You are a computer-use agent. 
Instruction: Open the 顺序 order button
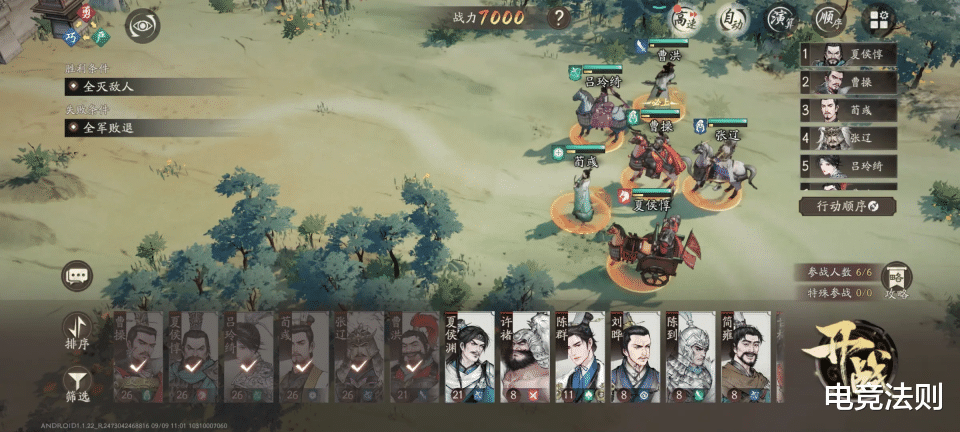[x=829, y=19]
